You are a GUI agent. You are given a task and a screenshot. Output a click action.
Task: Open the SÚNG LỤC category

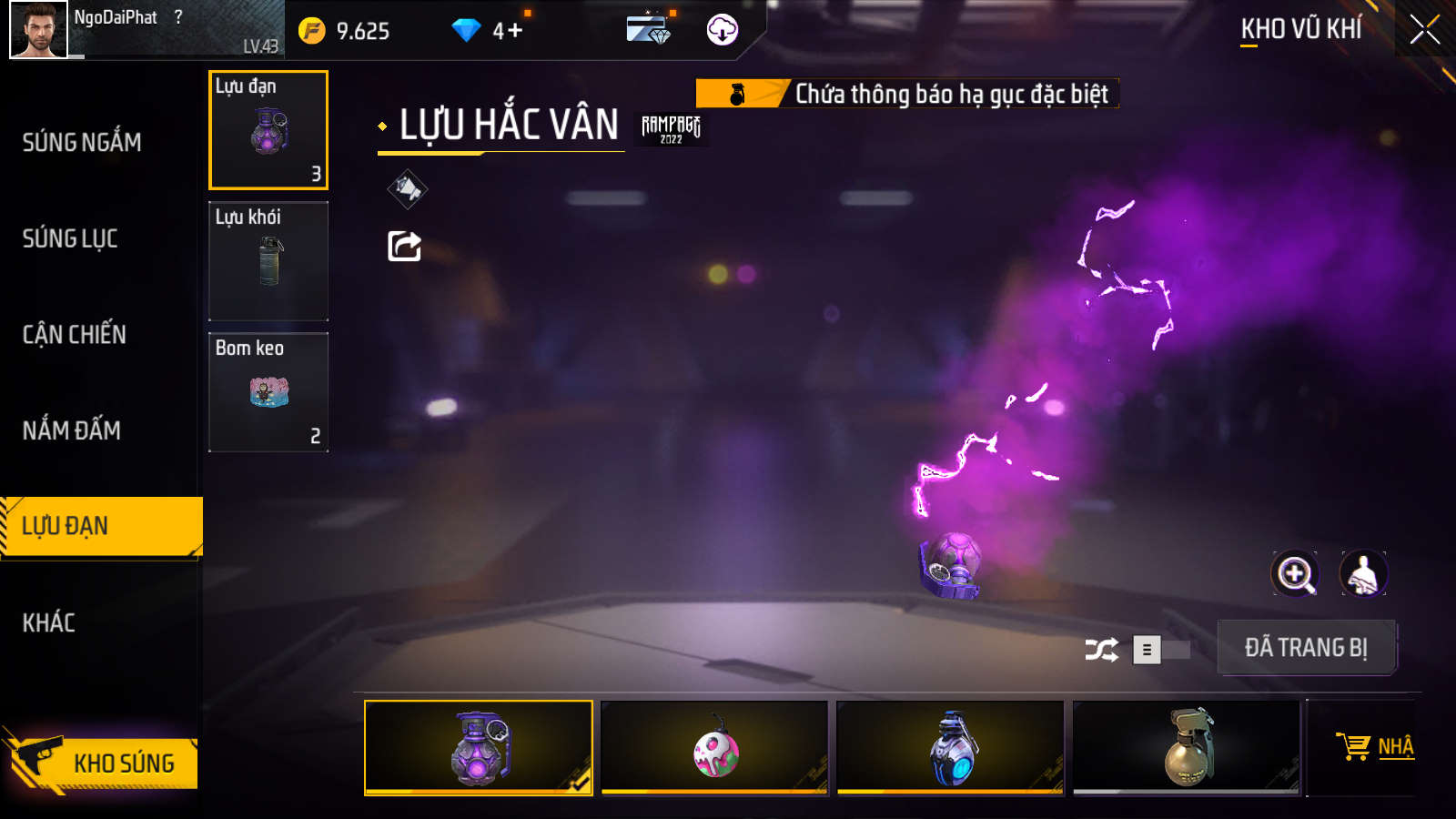[70, 239]
